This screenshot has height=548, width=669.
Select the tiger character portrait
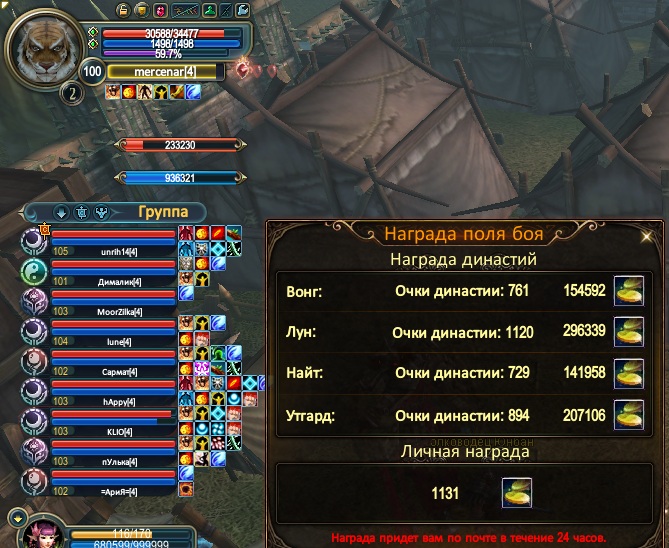click(48, 46)
